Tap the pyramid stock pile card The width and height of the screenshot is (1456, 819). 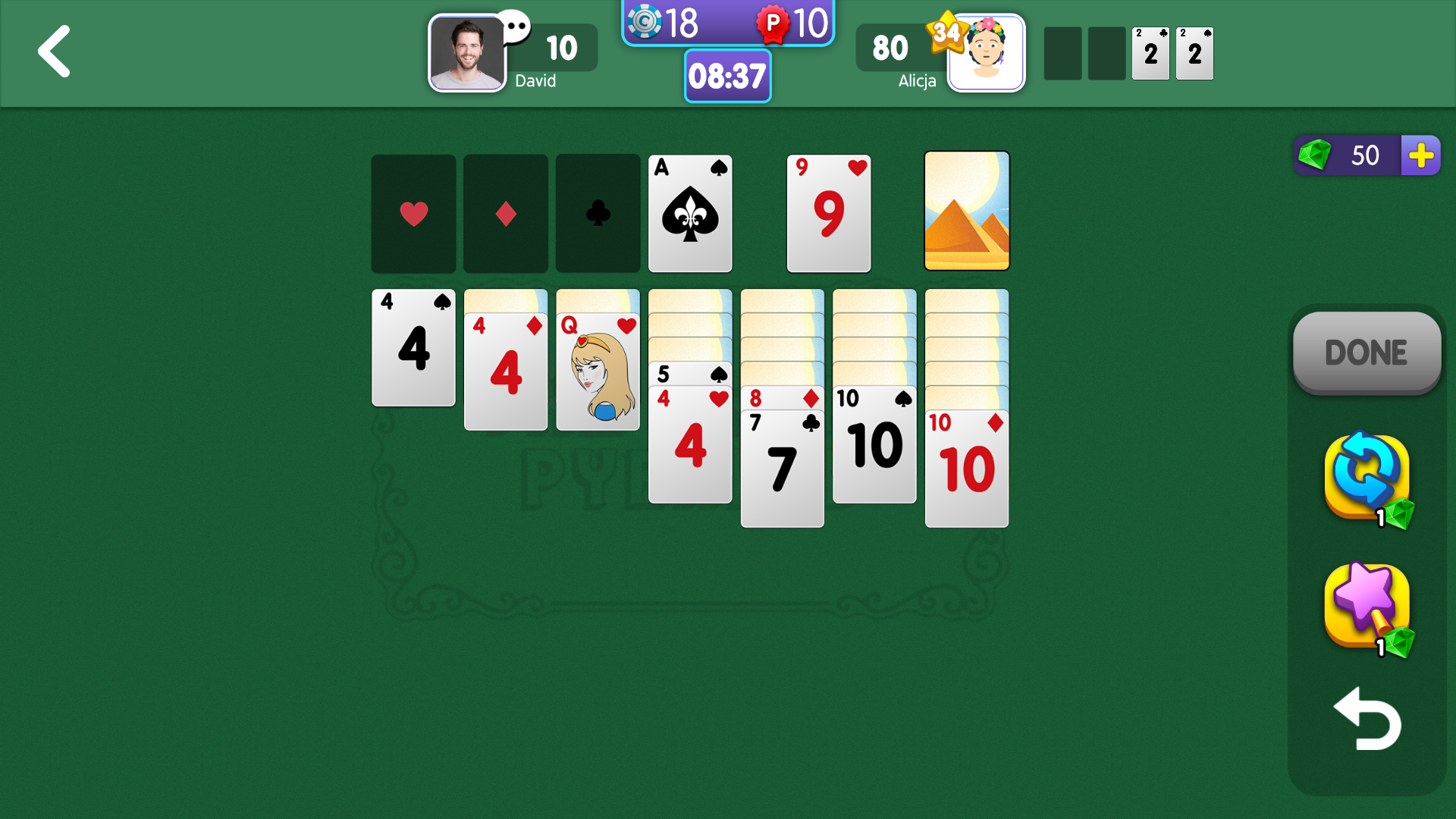click(x=966, y=212)
